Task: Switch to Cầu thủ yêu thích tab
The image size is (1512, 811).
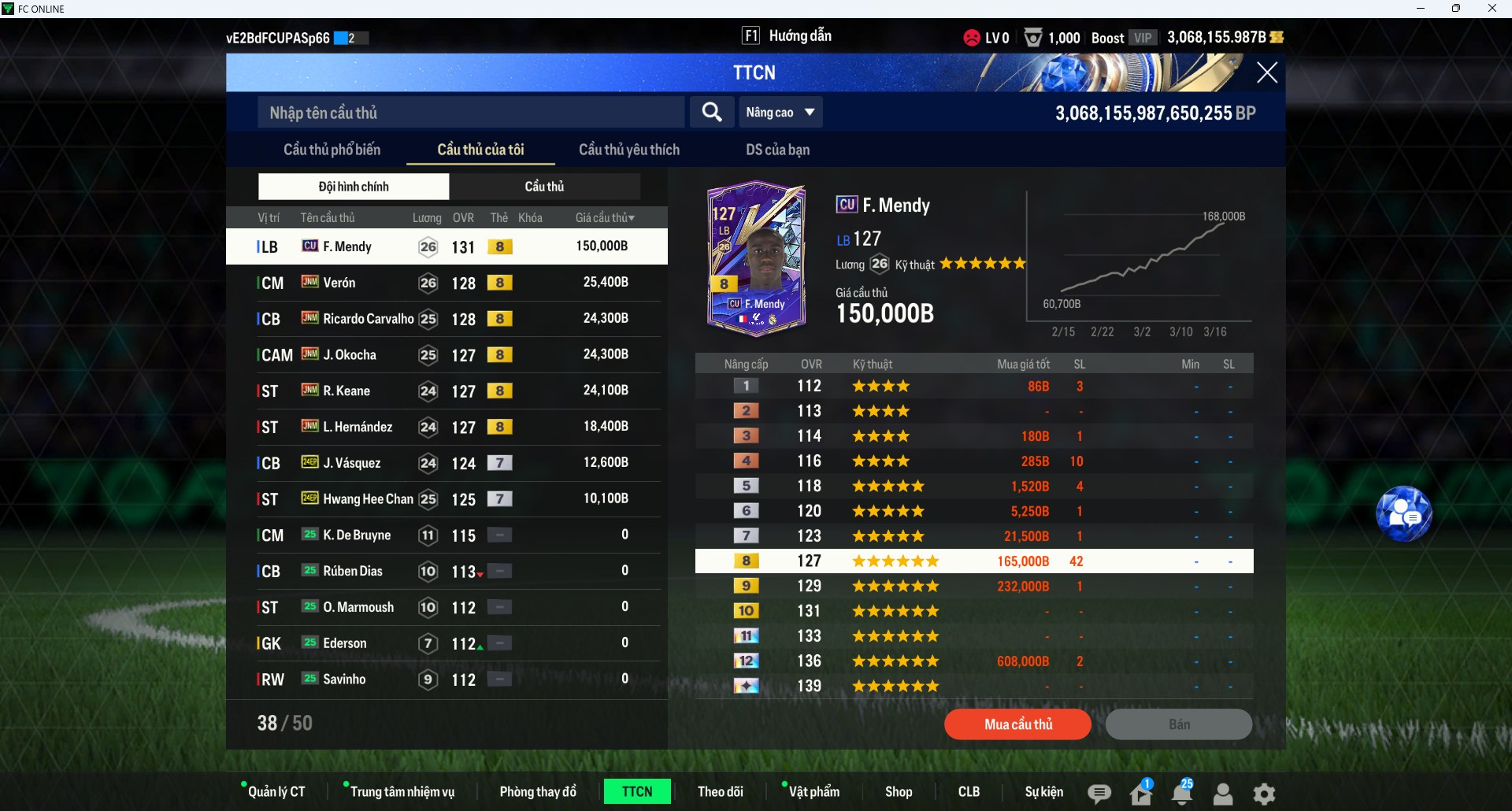Action: tap(628, 150)
